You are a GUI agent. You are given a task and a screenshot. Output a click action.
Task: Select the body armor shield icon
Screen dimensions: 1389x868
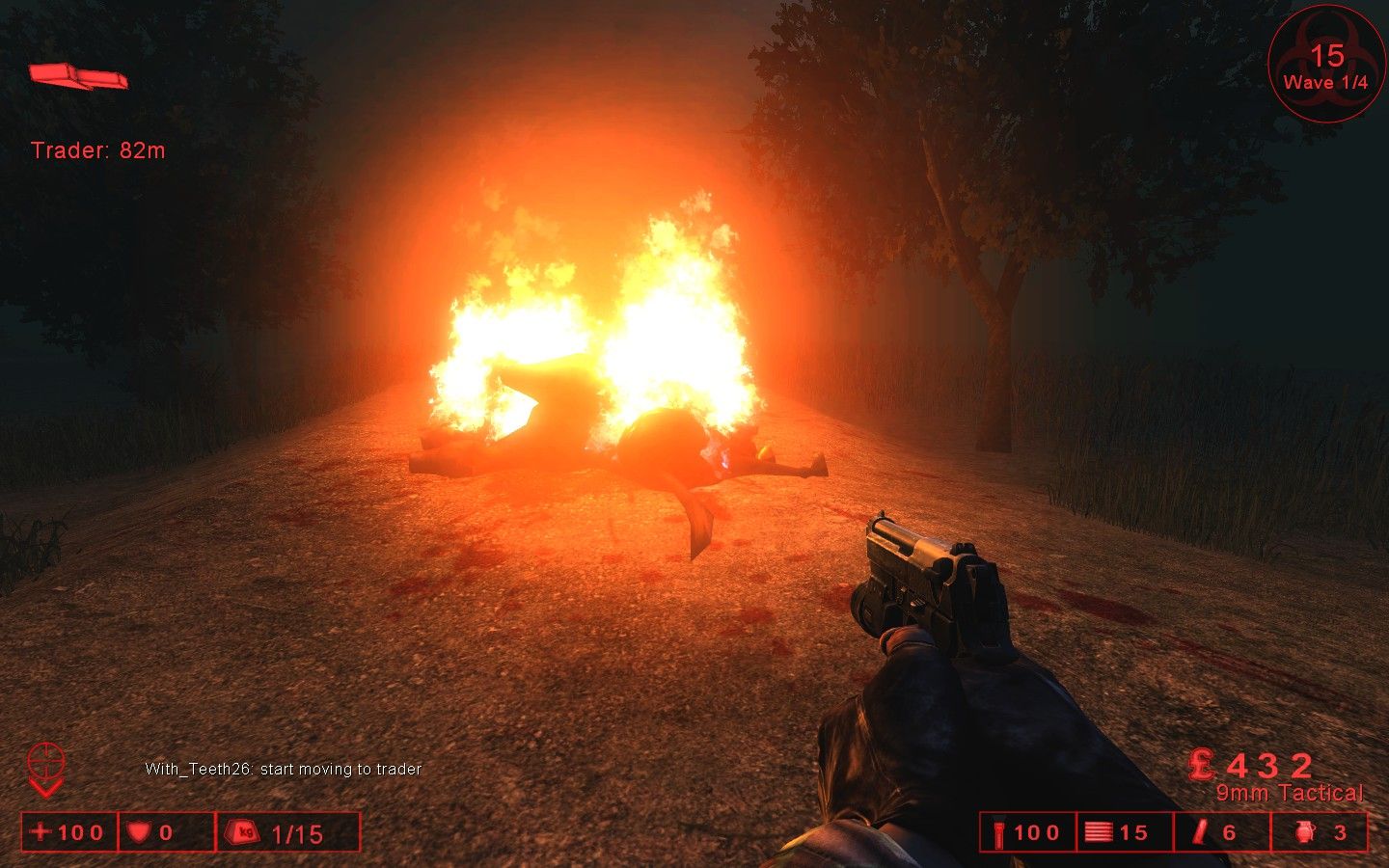(139, 831)
